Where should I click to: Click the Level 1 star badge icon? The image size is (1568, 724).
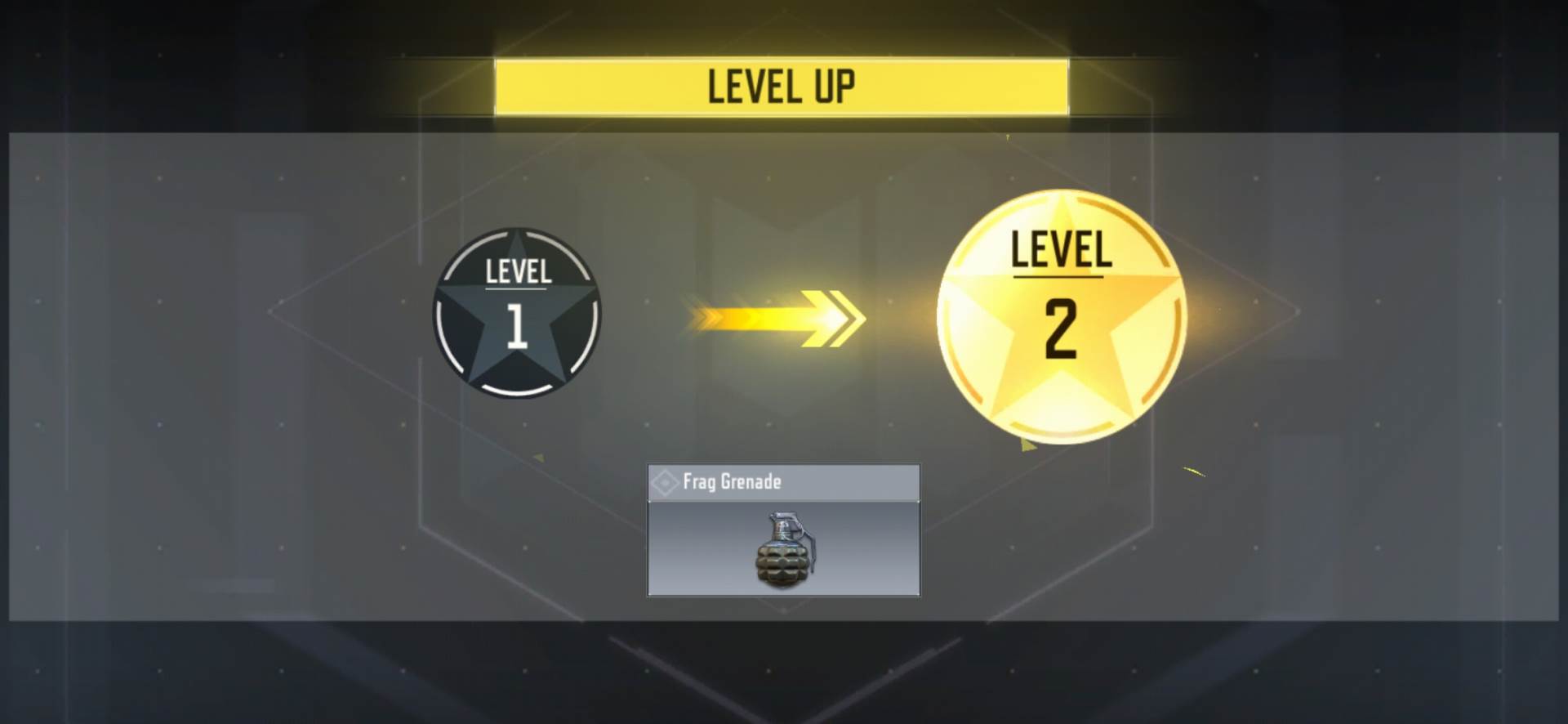516,315
